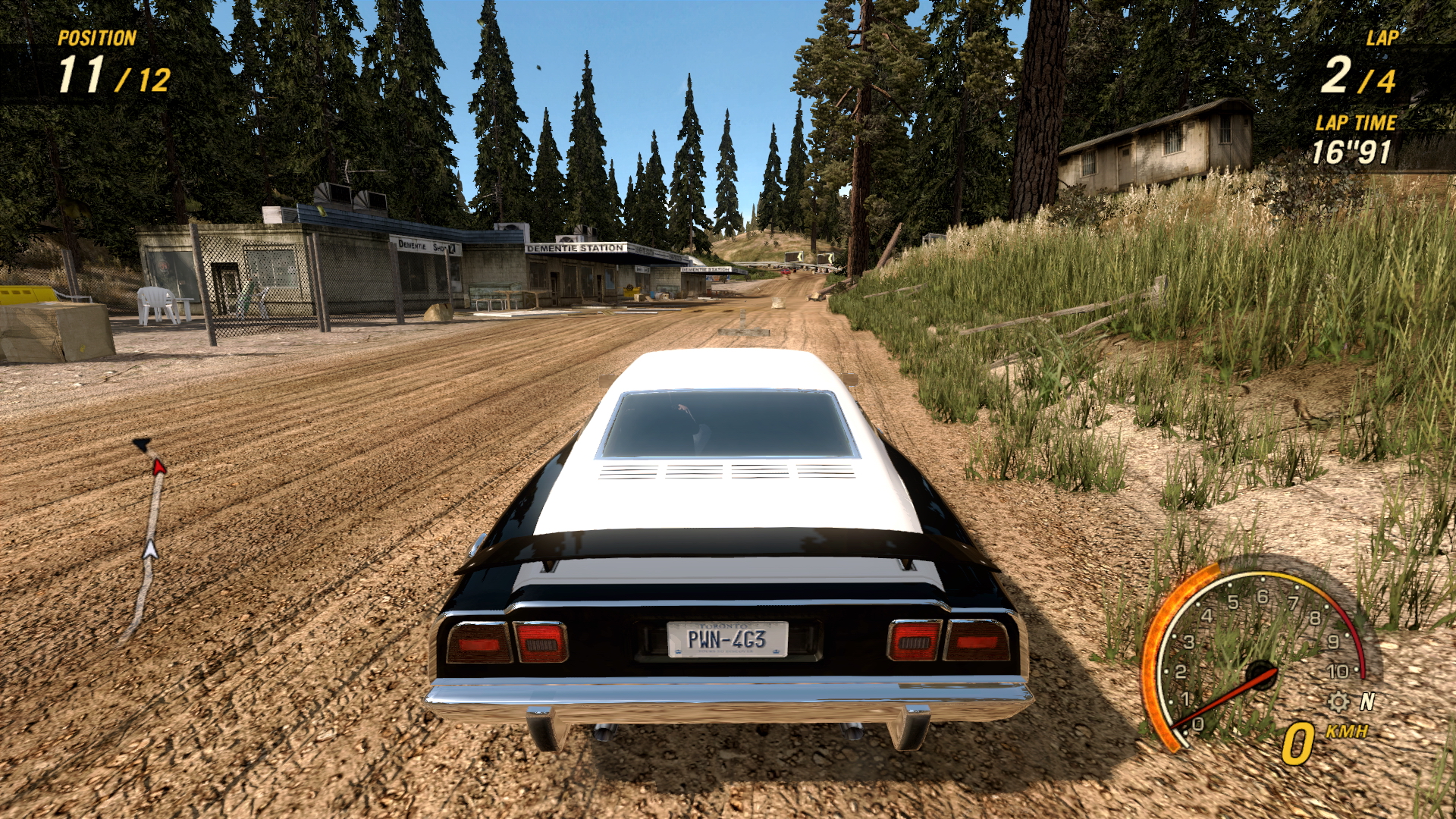1456x819 pixels.
Task: Select the white player arrow on minimap
Action: pos(150,548)
